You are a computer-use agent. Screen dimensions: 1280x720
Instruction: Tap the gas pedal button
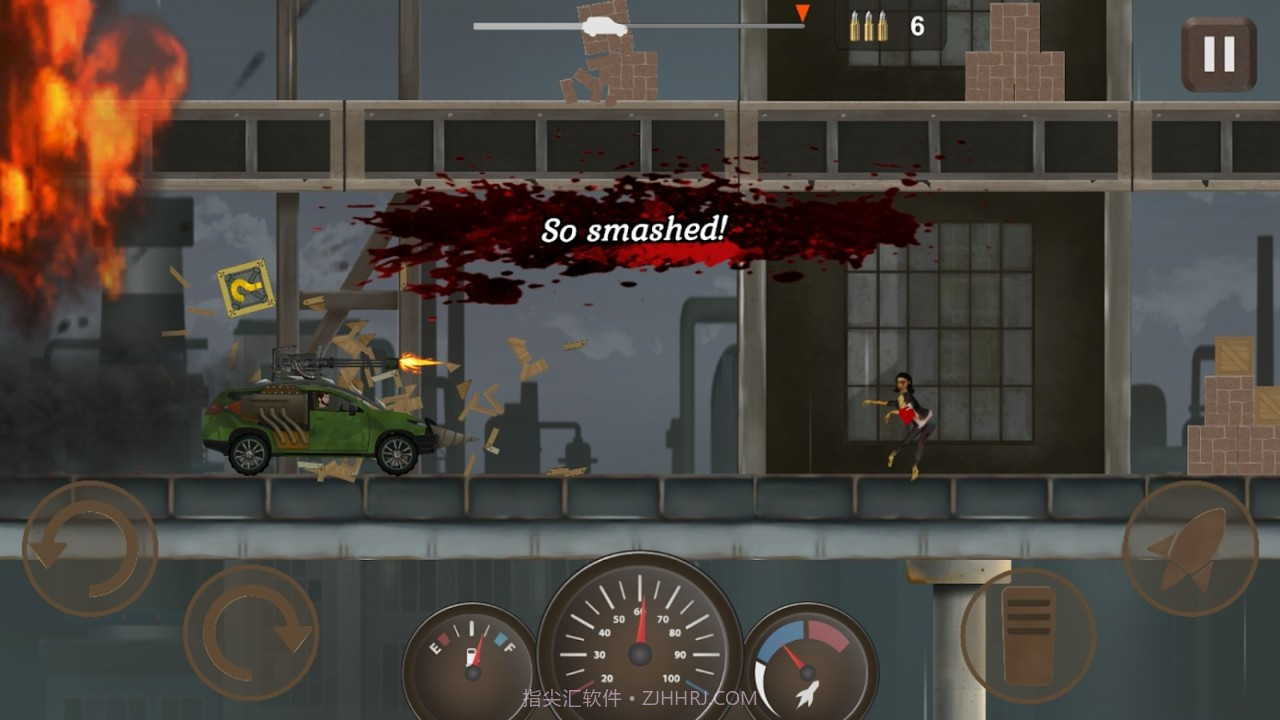1028,635
